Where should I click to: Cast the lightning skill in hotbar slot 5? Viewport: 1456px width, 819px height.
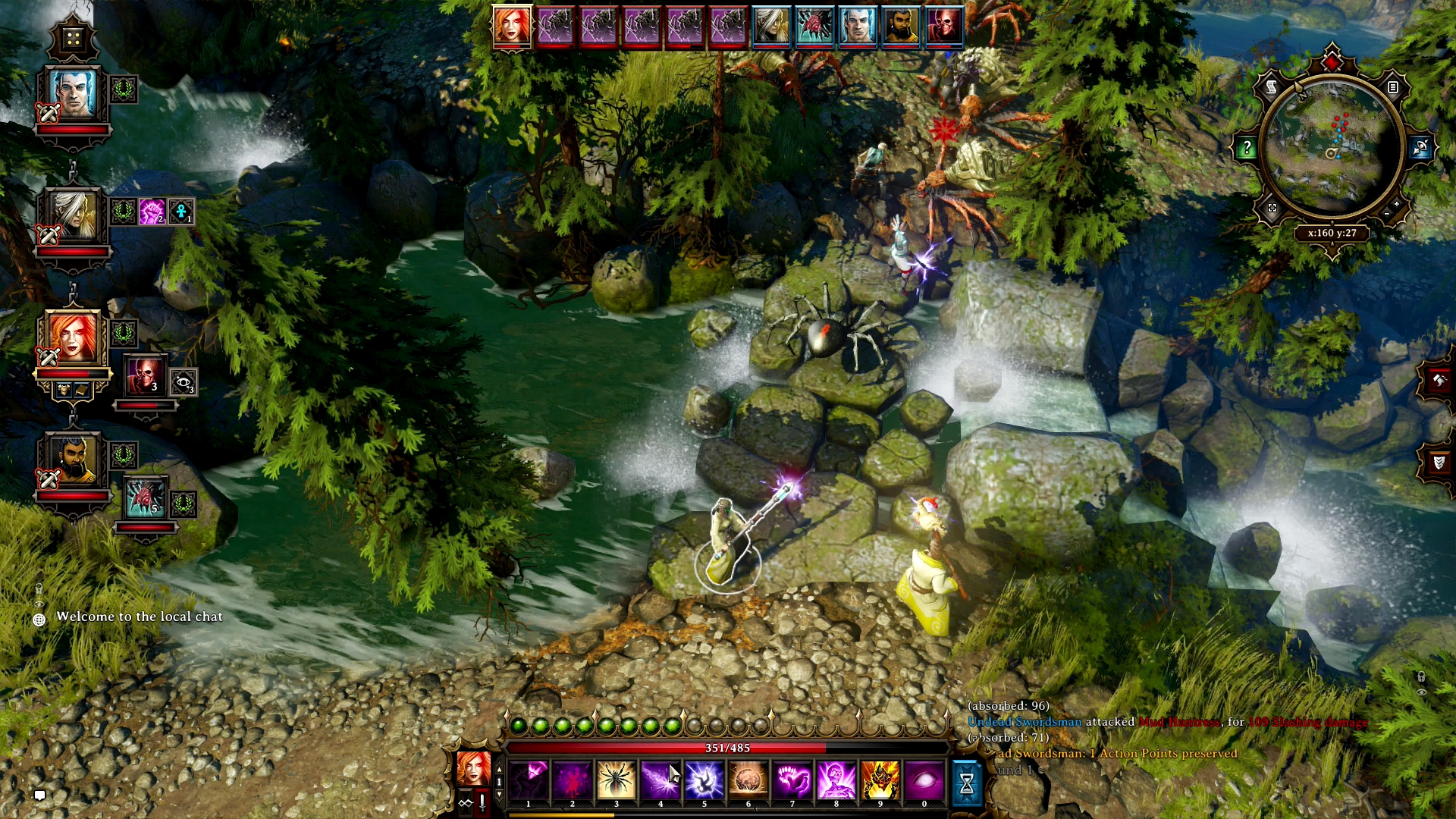pyautogui.click(x=704, y=780)
